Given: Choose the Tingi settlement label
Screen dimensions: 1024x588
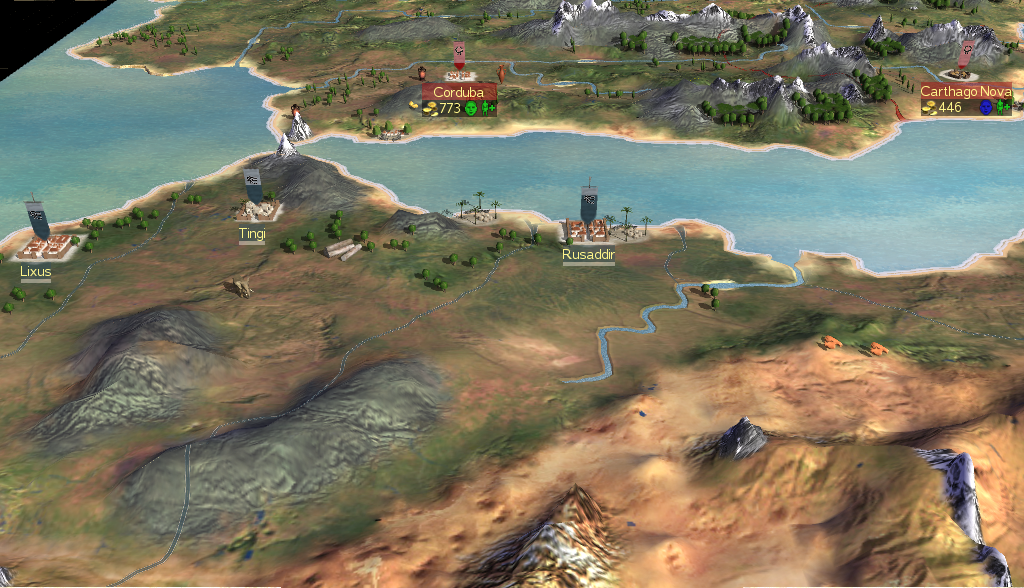Looking at the screenshot, I should click(x=252, y=234).
